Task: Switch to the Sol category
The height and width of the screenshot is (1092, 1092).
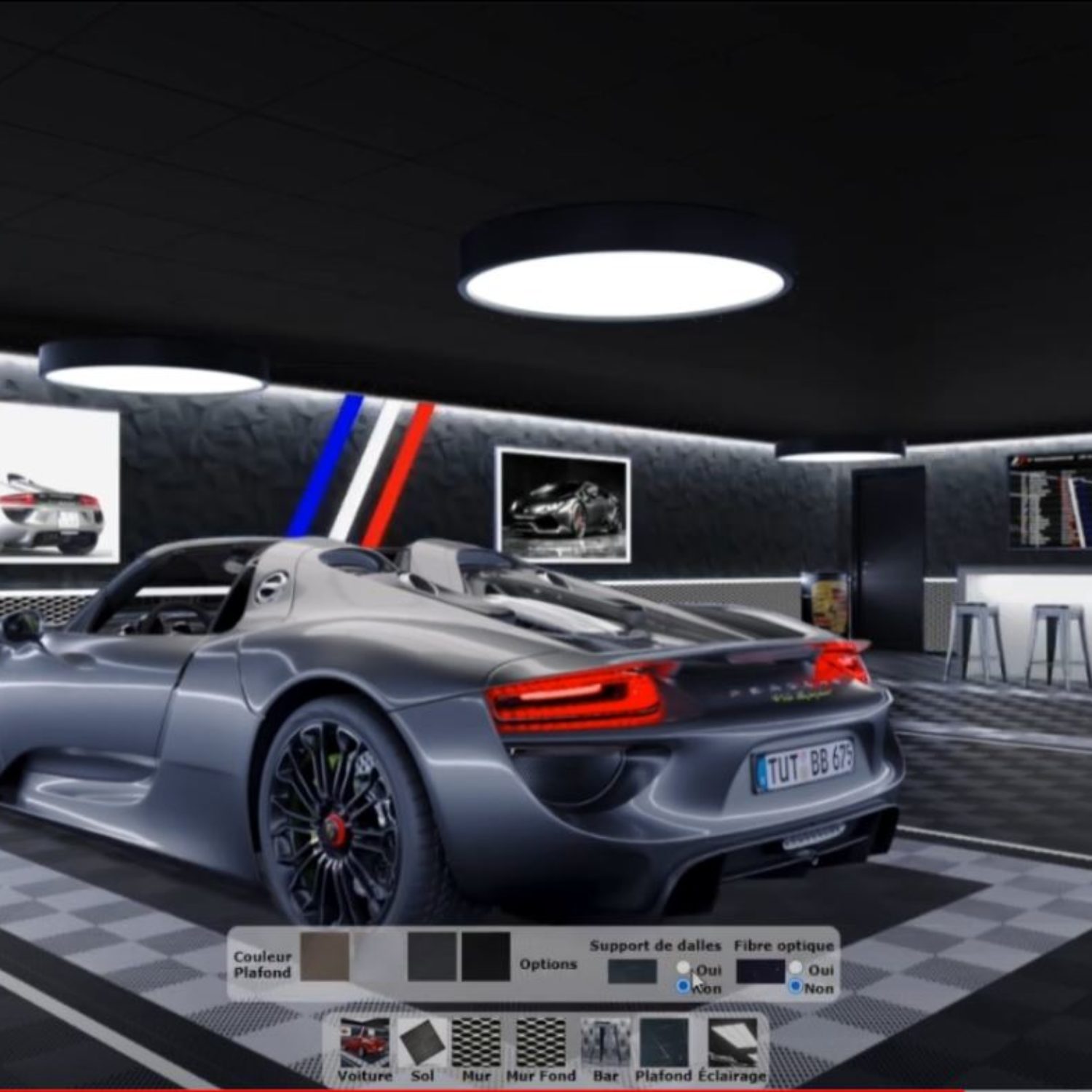Action: coord(422,1045)
